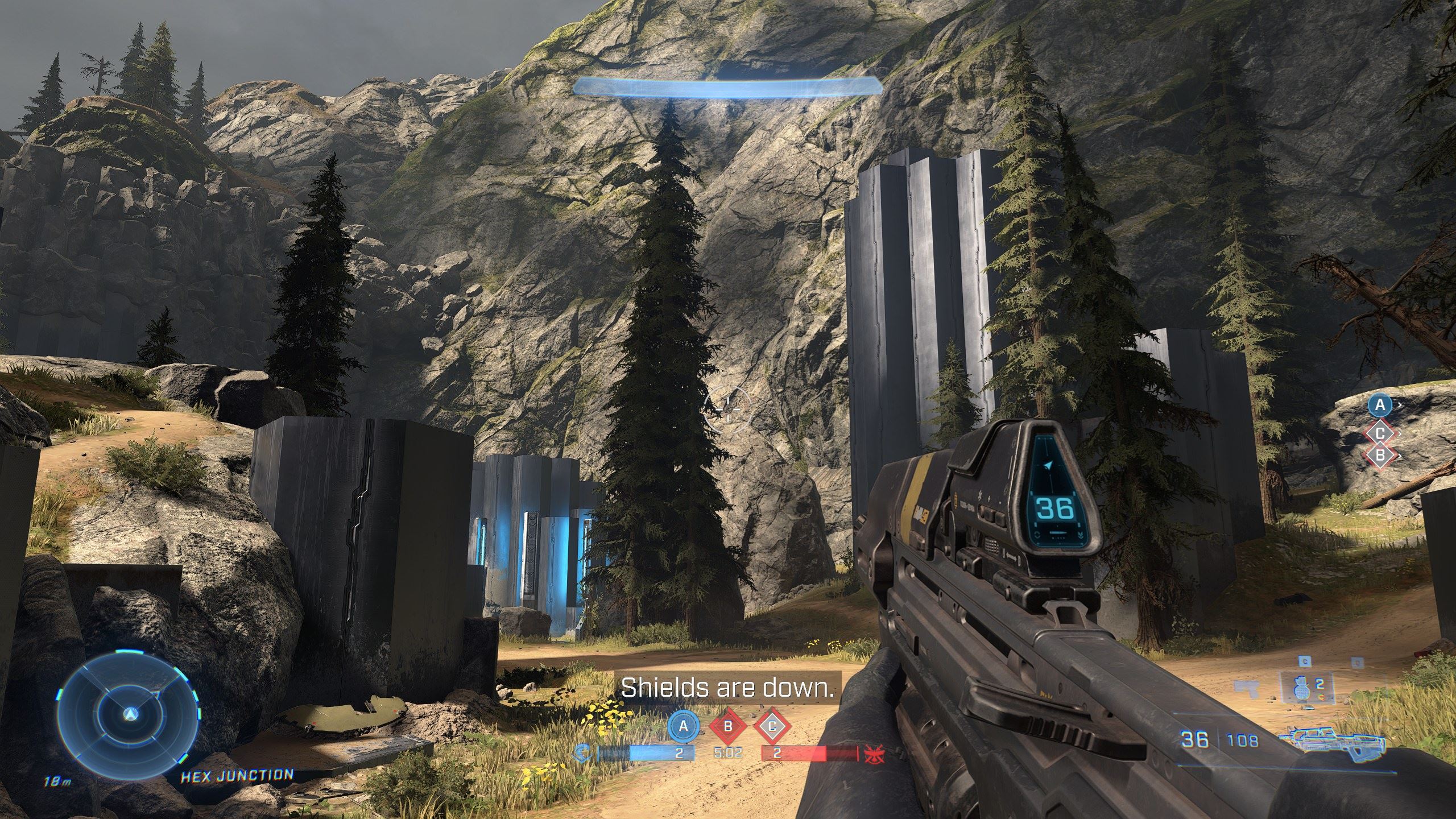
Task: Click the blue zone A waypoint marker
Action: (1380, 406)
